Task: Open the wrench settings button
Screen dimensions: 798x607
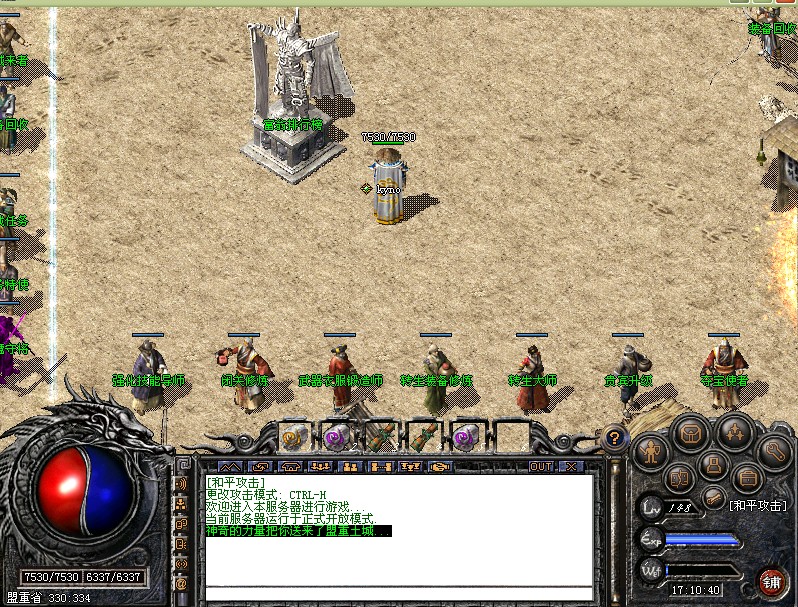Action: click(x=772, y=452)
